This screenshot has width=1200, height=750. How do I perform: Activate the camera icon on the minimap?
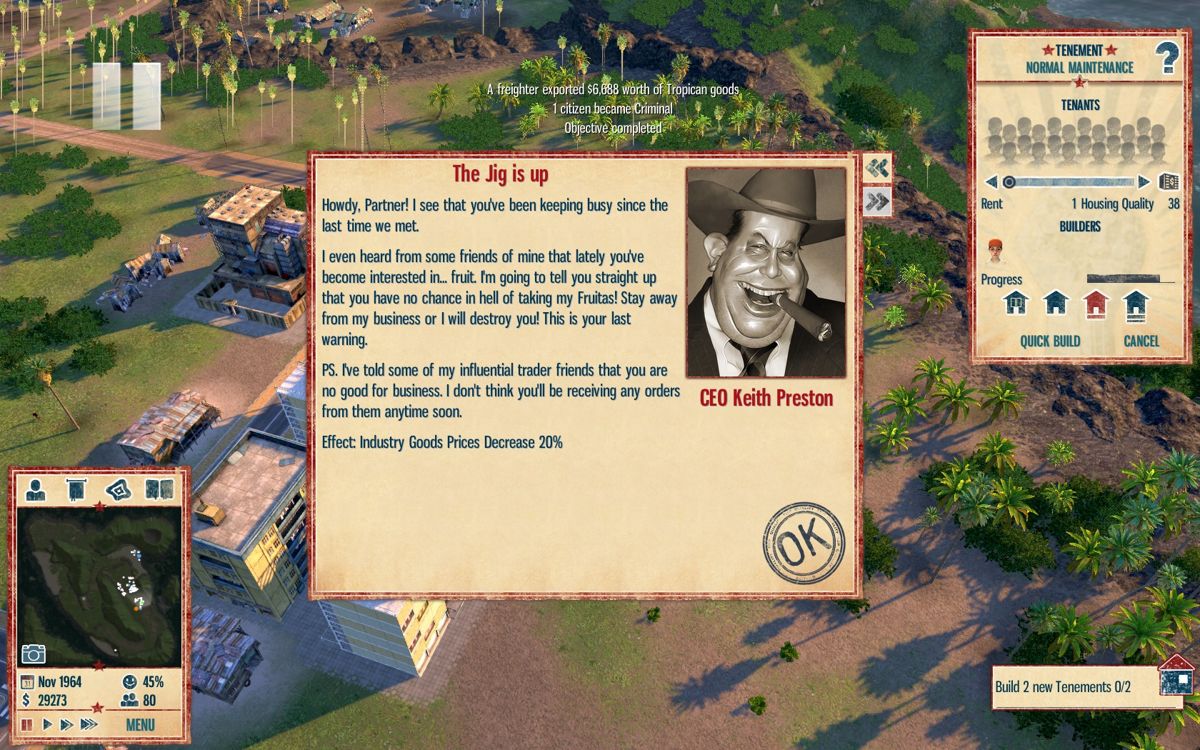point(34,653)
